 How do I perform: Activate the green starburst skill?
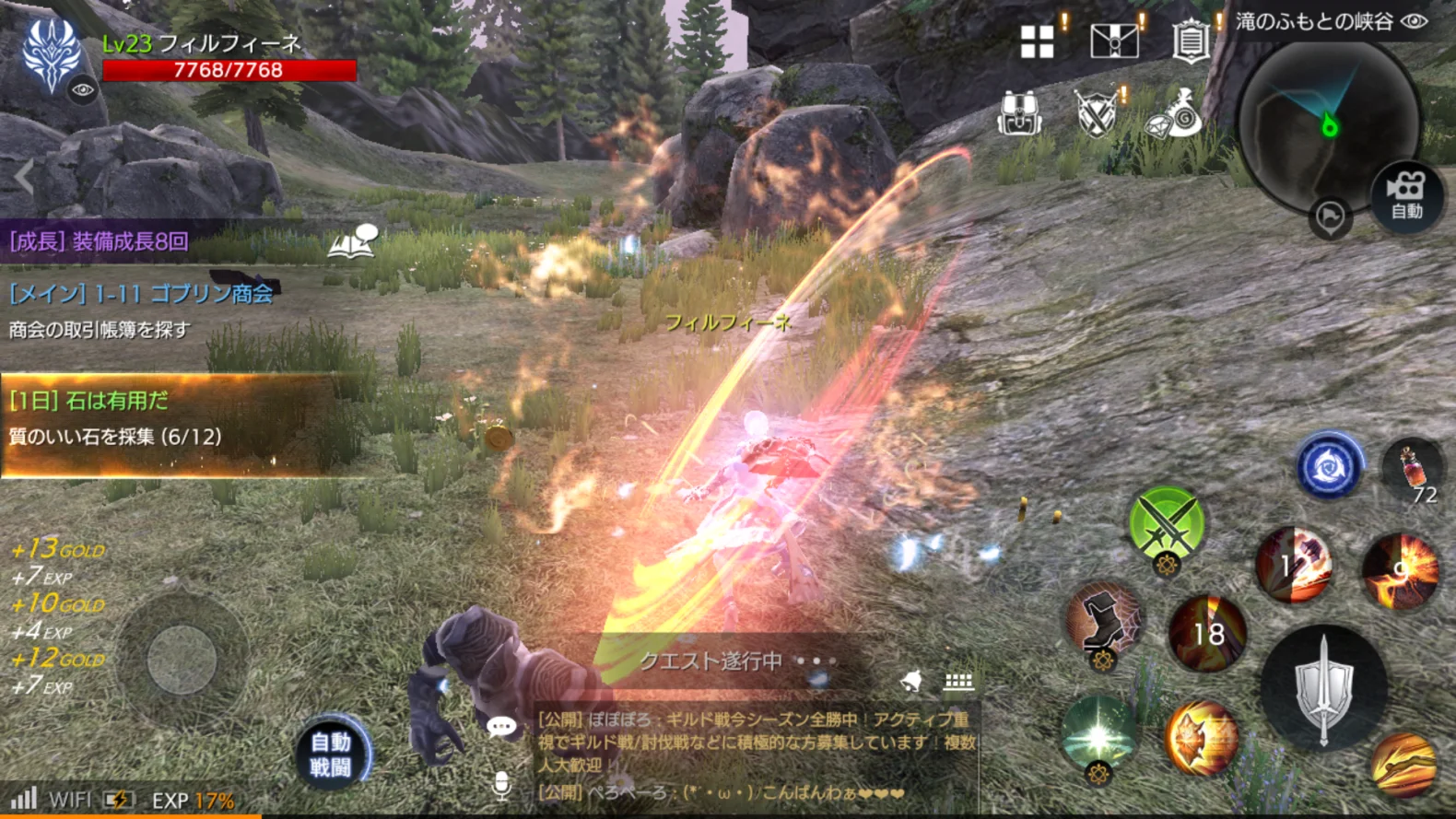click(x=1098, y=734)
